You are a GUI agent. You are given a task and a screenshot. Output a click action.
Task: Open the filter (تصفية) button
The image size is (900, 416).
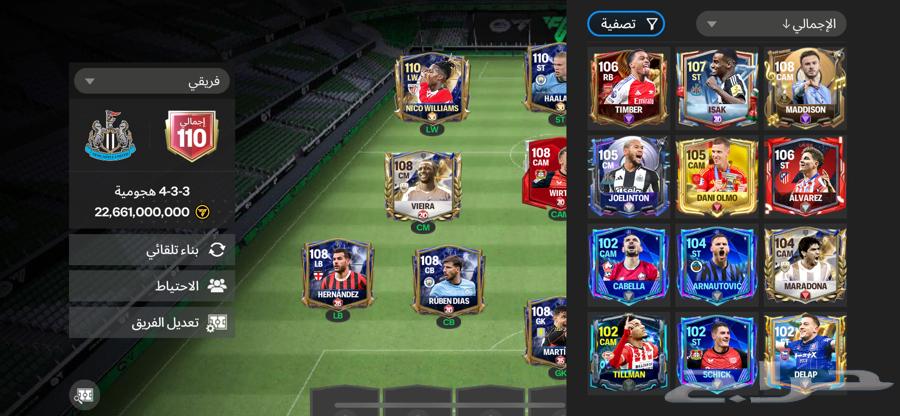tap(626, 24)
